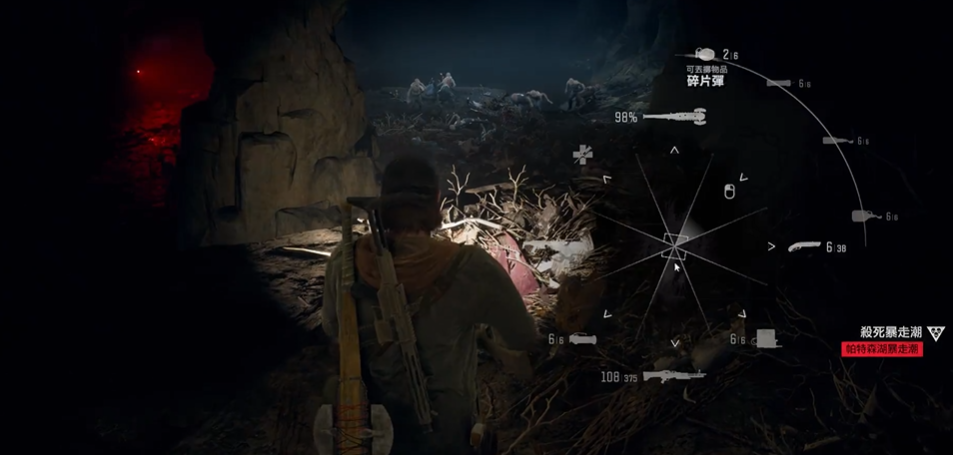Select the crossbow special weapon slot
Image resolution: width=953 pixels, height=455 pixels.
(x=582, y=340)
